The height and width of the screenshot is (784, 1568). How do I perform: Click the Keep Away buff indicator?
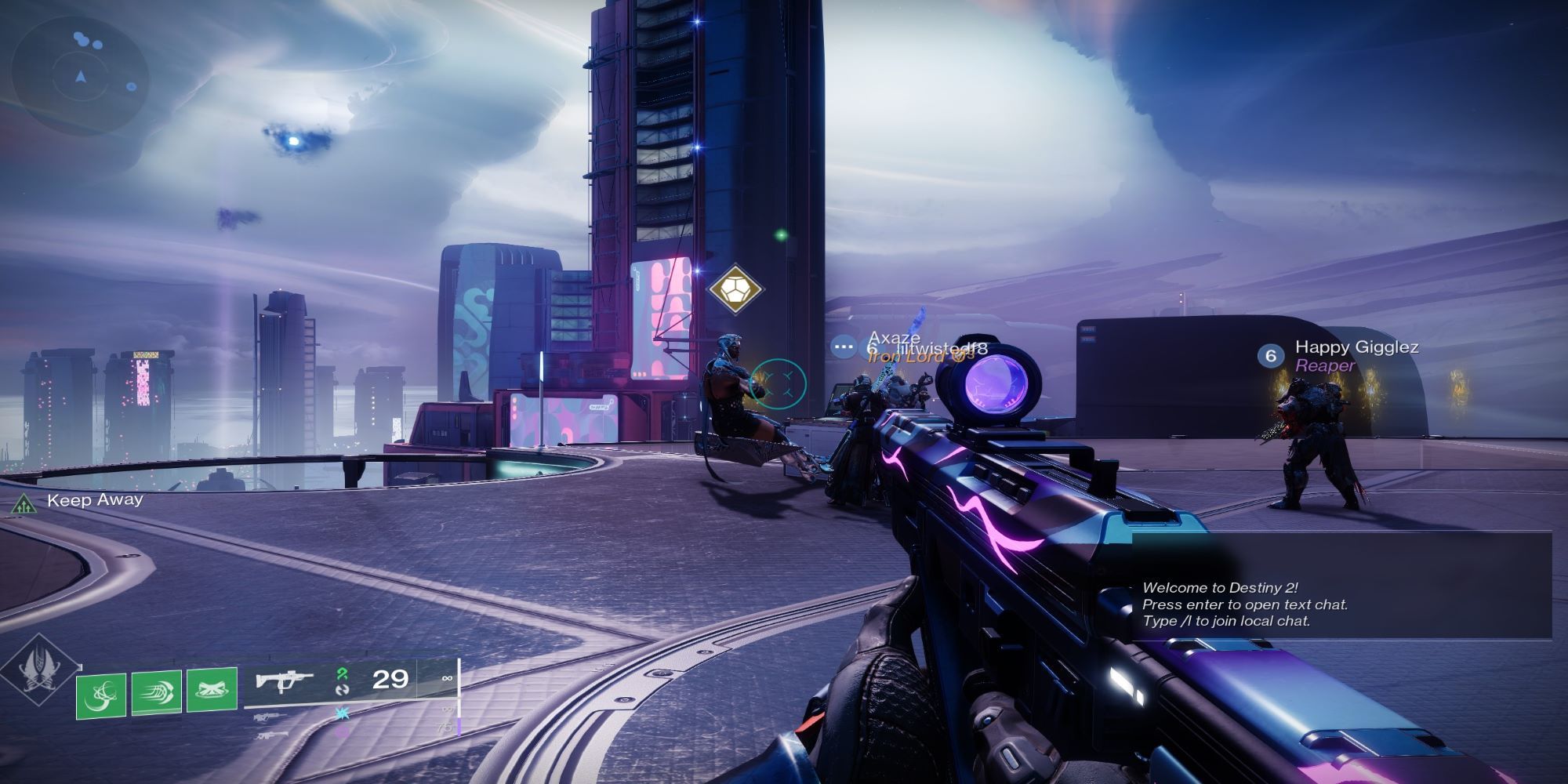[78, 501]
